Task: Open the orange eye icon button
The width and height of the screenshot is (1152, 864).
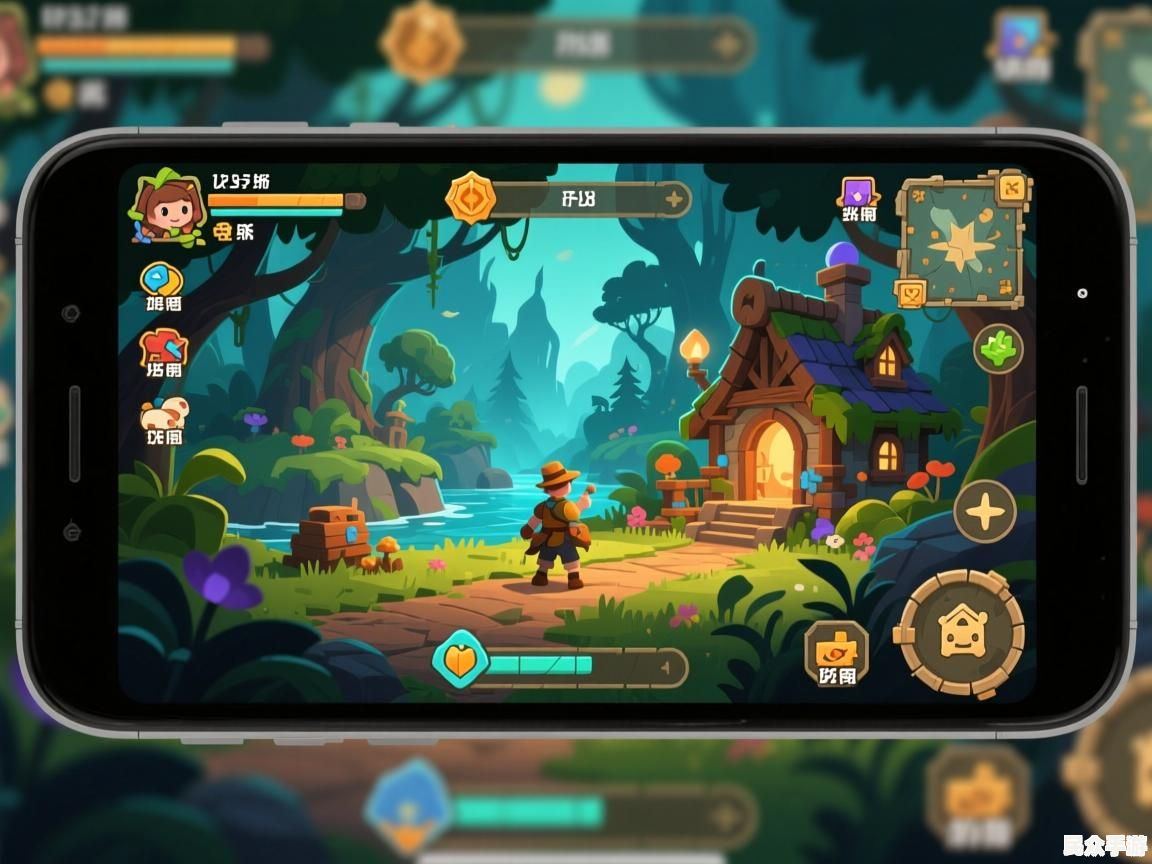Action: 836,648
